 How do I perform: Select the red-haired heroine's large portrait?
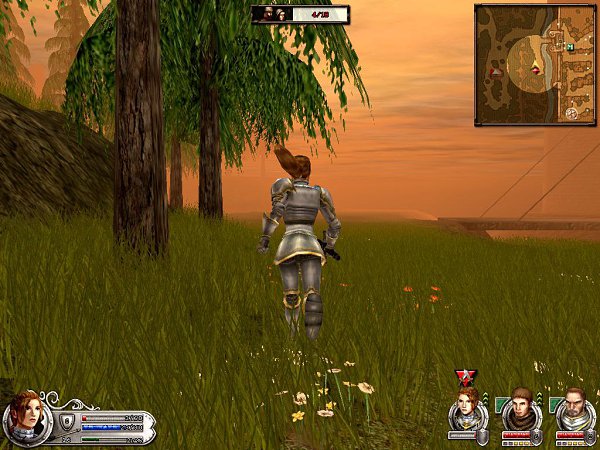coord(24,415)
